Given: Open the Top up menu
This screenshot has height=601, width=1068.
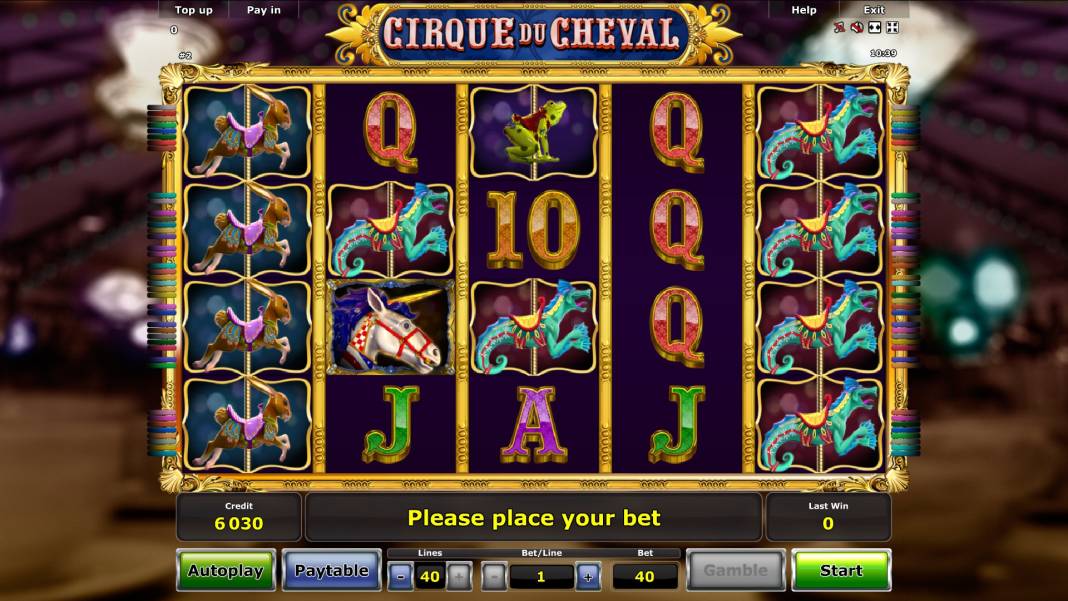Looking at the screenshot, I should 194,10.
